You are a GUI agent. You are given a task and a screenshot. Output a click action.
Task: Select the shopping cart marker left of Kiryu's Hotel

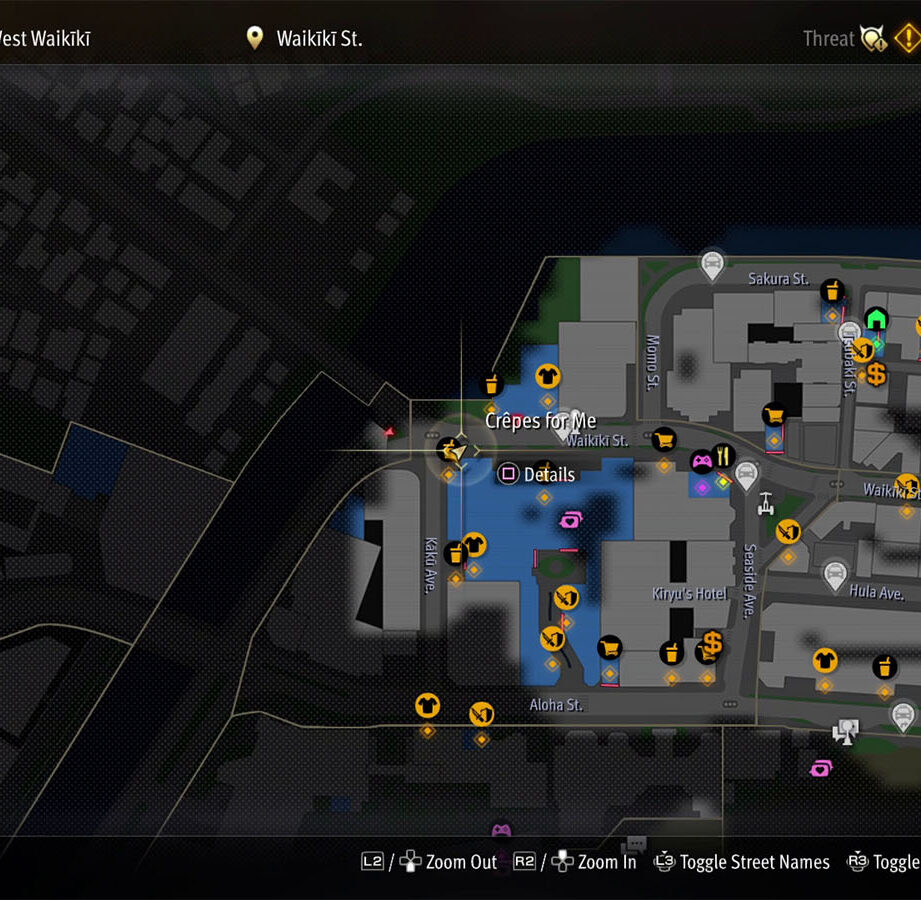coord(609,647)
